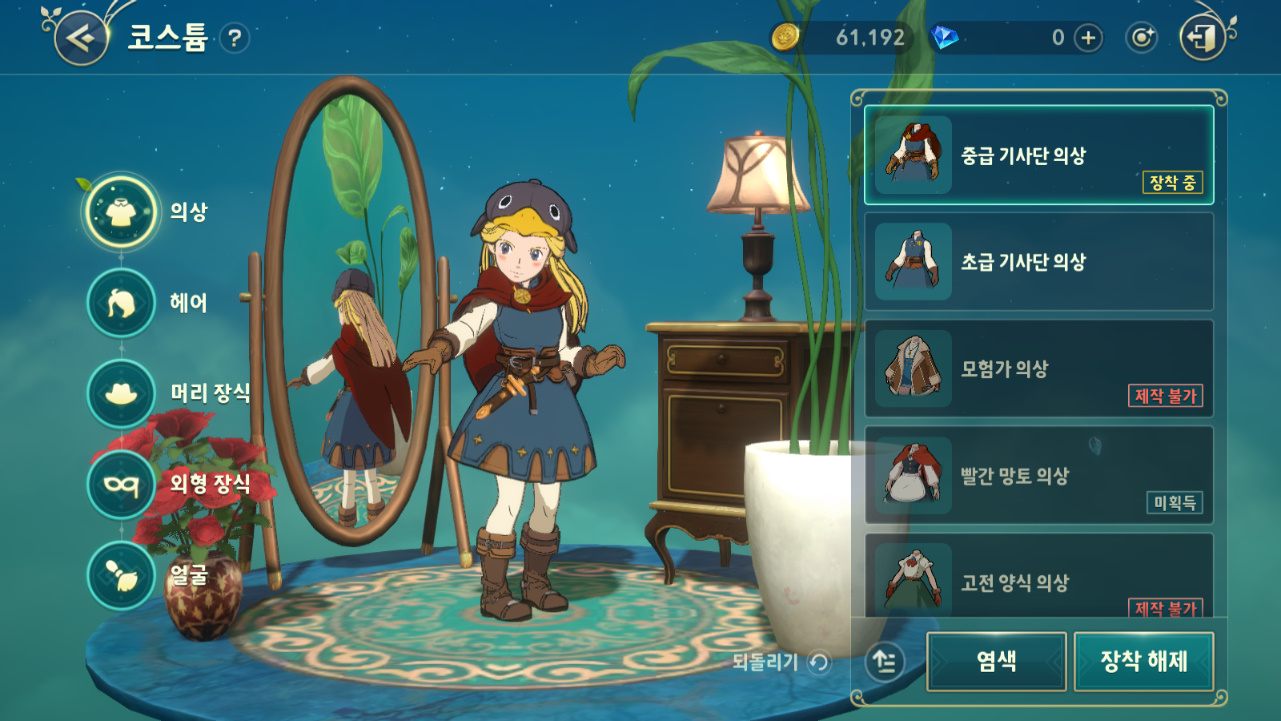Exit the costume screen via door icon
This screenshot has height=721, width=1281.
(1202, 38)
